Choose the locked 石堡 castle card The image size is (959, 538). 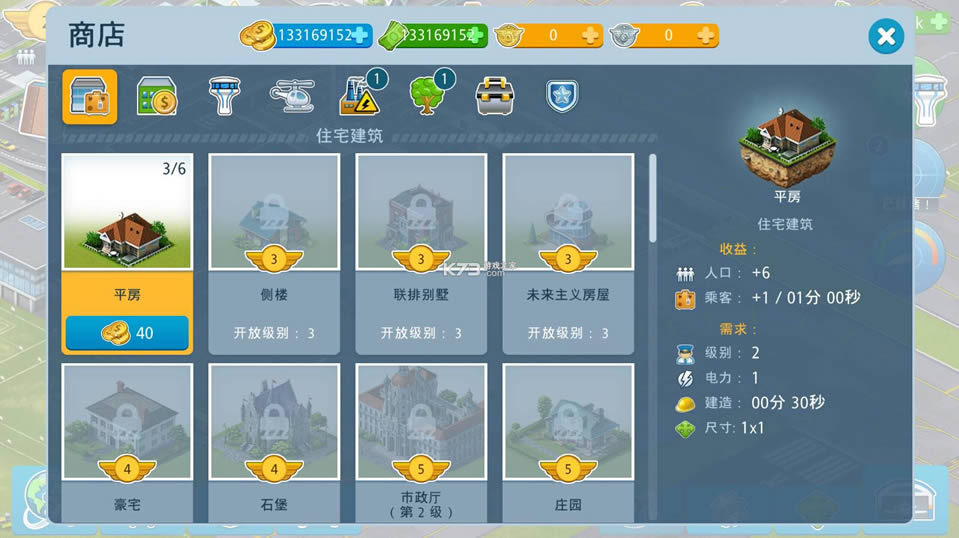point(274,440)
